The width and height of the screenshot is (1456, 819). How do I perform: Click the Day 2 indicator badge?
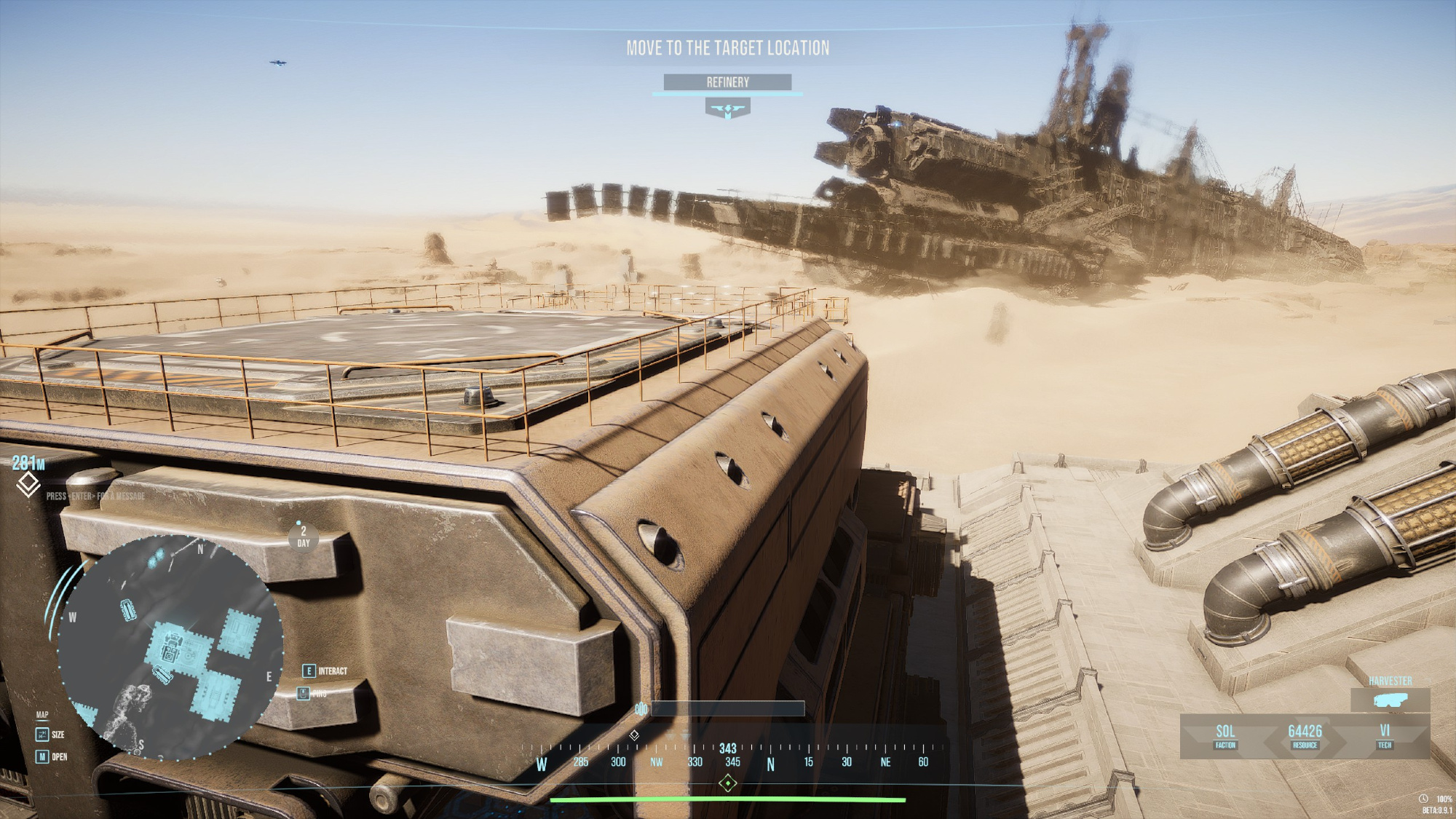click(x=304, y=537)
